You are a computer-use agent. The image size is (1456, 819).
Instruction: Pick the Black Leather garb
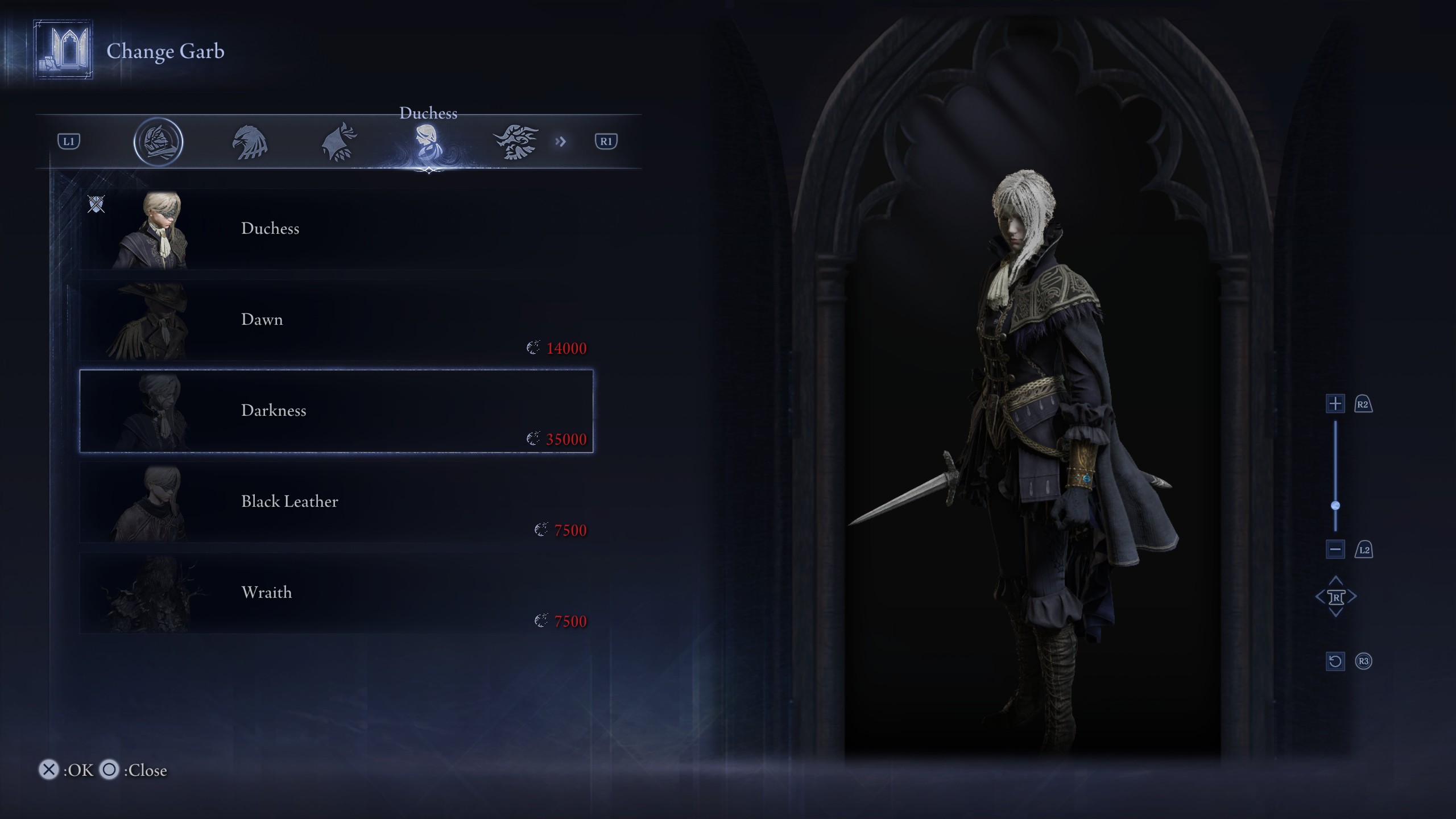click(336, 502)
